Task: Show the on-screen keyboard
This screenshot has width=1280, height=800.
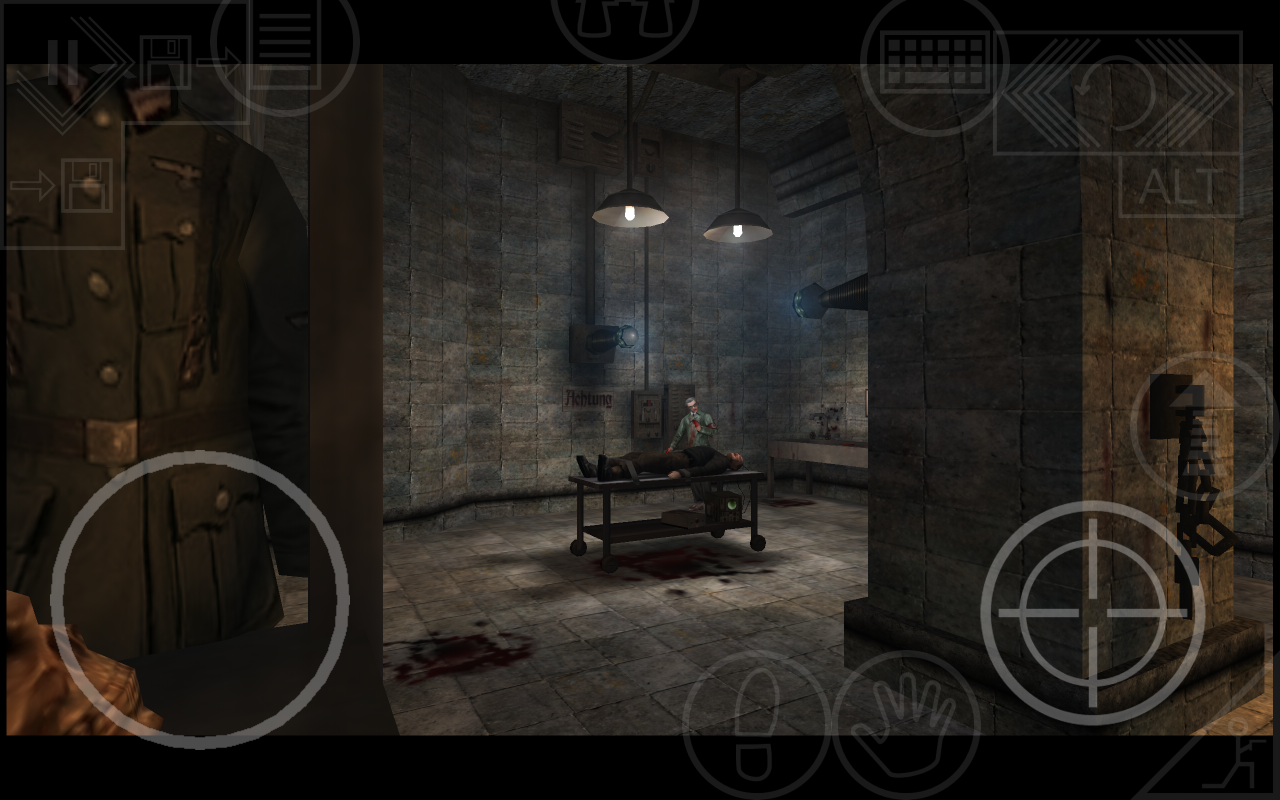Action: pyautogui.click(x=935, y=60)
